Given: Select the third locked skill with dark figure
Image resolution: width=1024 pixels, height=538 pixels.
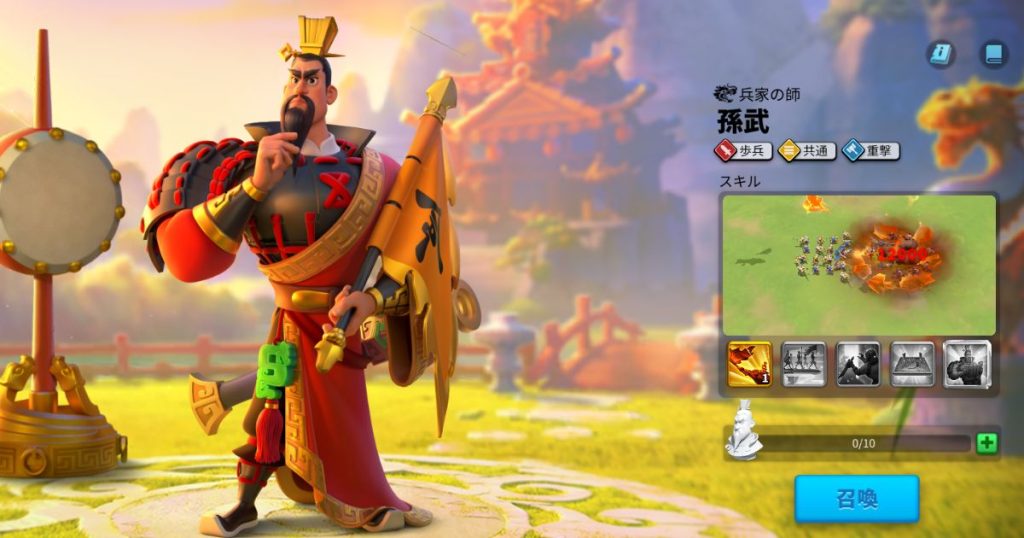Looking at the screenshot, I should pyautogui.click(x=857, y=364).
